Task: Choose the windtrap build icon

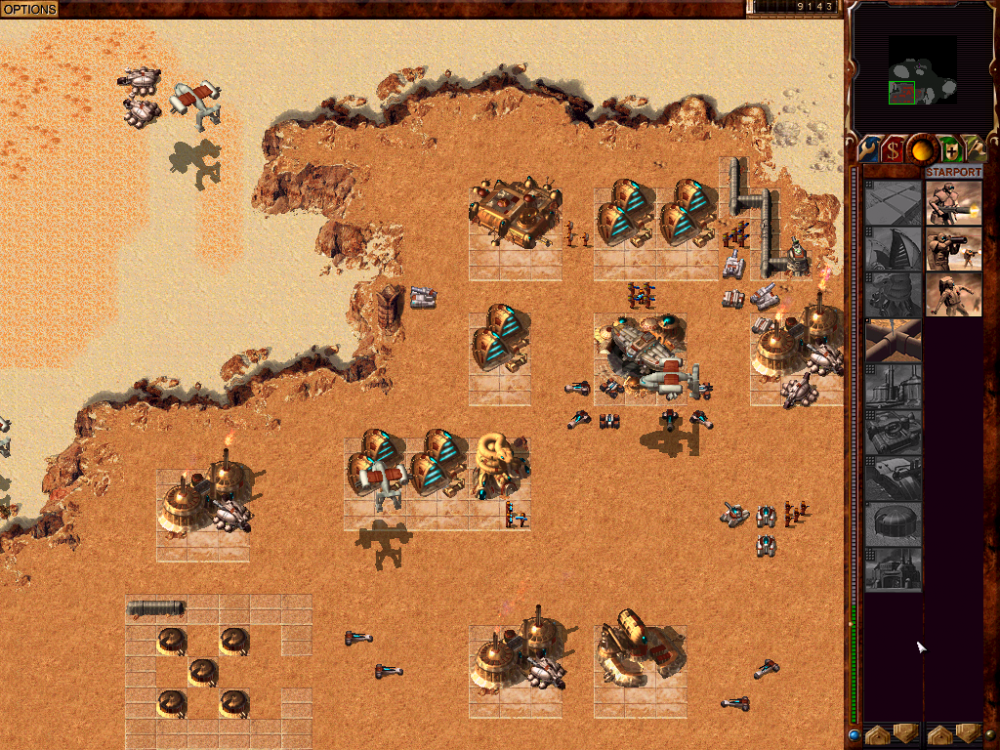Action: tap(893, 248)
